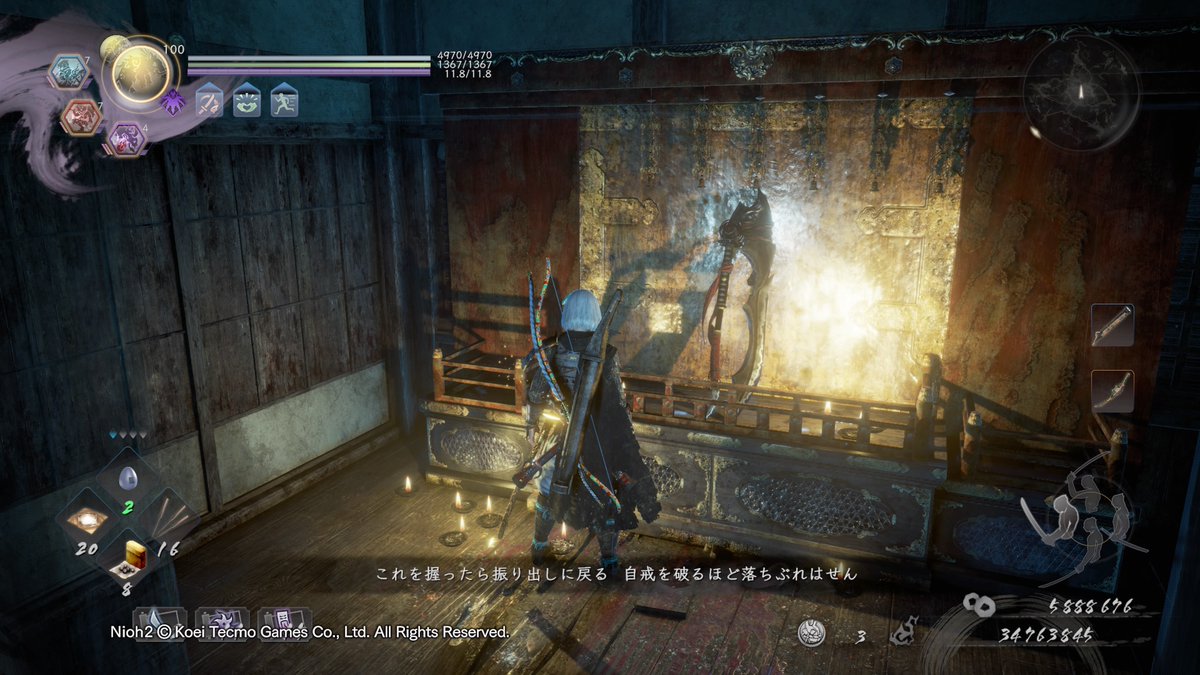Select the blue yokai soul core slot
Image resolution: width=1200 pixels, height=675 pixels.
click(x=70, y=71)
